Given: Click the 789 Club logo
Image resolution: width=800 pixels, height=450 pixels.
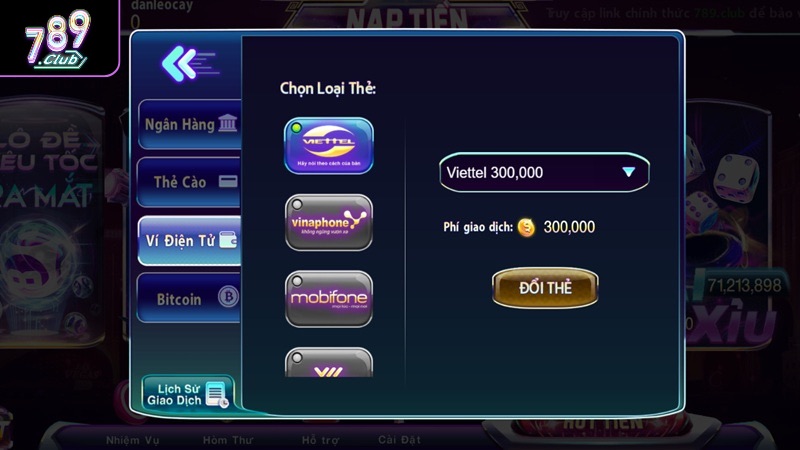Looking at the screenshot, I should tap(56, 44).
